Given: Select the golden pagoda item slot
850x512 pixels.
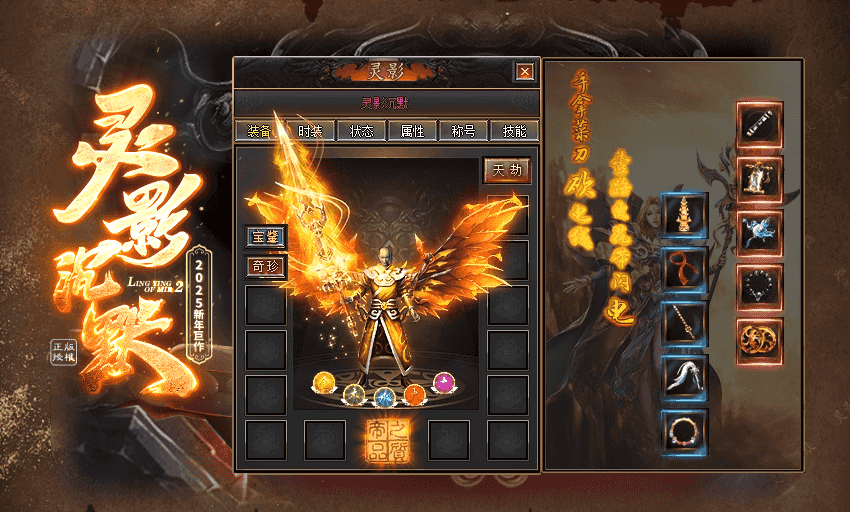Looking at the screenshot, I should 685,216.
